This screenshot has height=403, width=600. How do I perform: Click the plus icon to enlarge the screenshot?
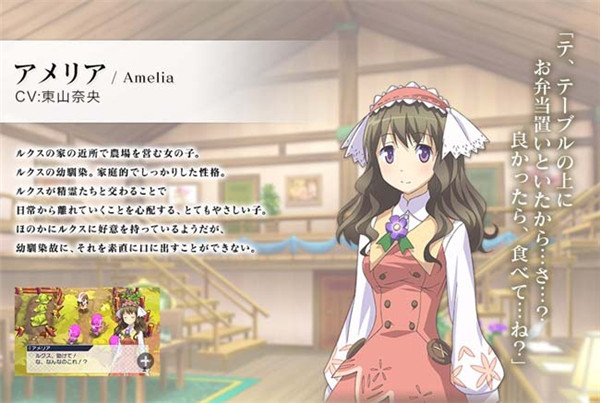pyautogui.click(x=146, y=361)
